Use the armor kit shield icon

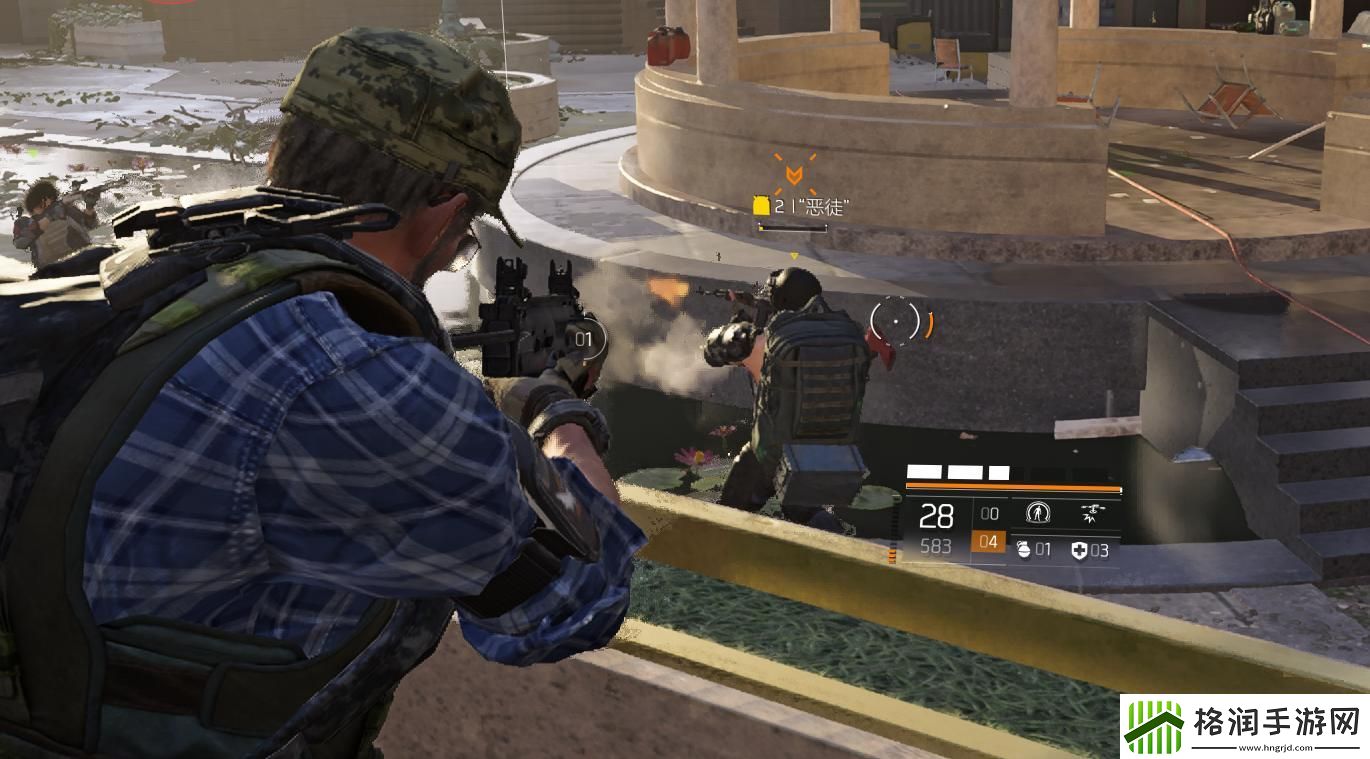pos(1079,550)
